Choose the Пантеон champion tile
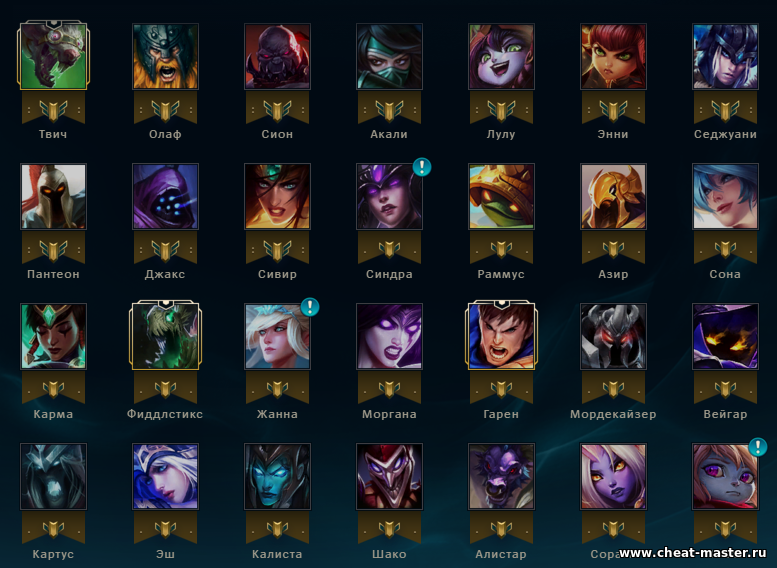 tap(53, 197)
